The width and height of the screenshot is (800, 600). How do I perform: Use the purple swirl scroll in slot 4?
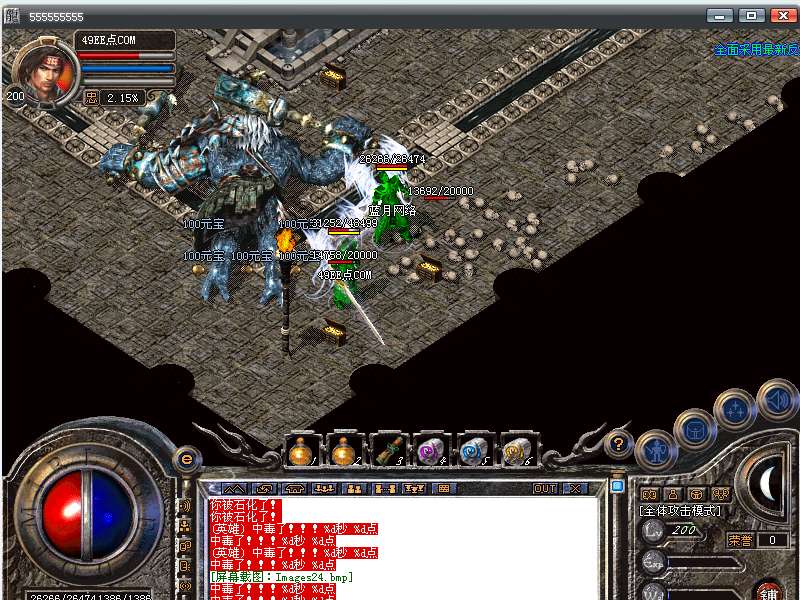[431, 451]
